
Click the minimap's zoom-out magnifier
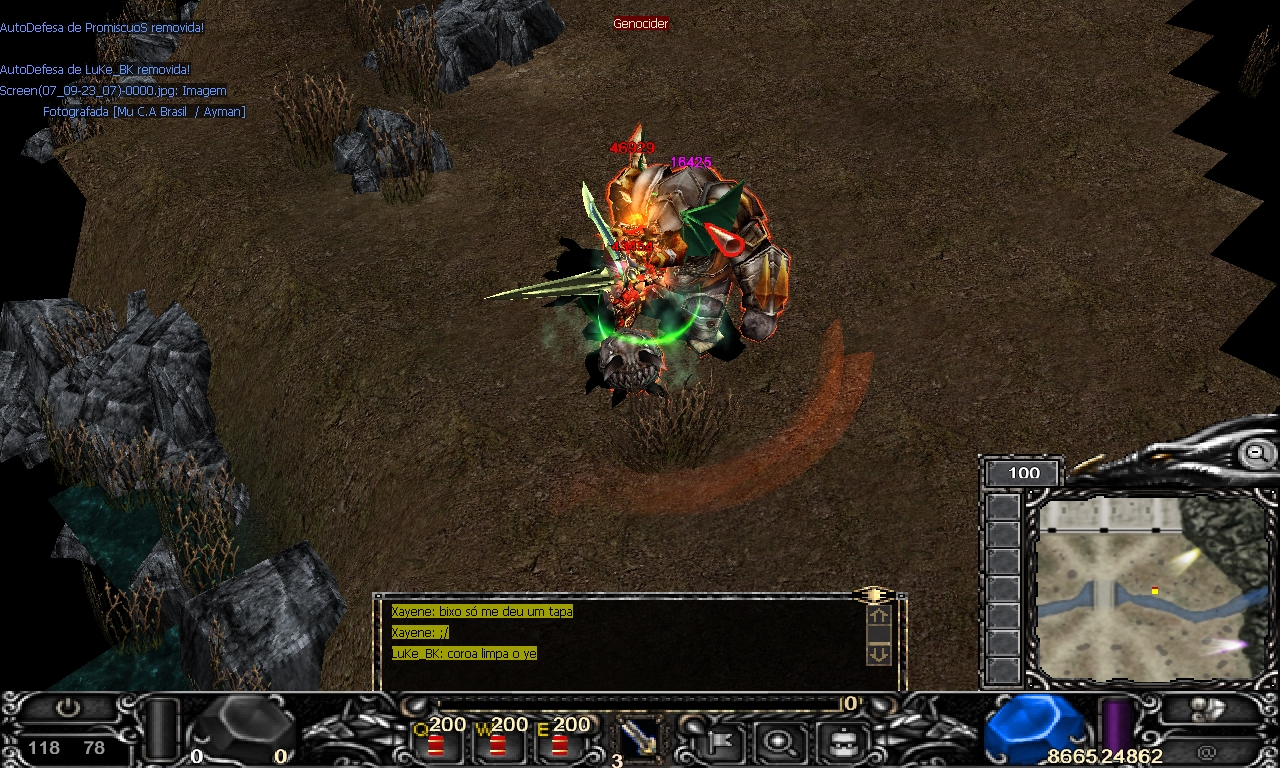(x=1255, y=454)
